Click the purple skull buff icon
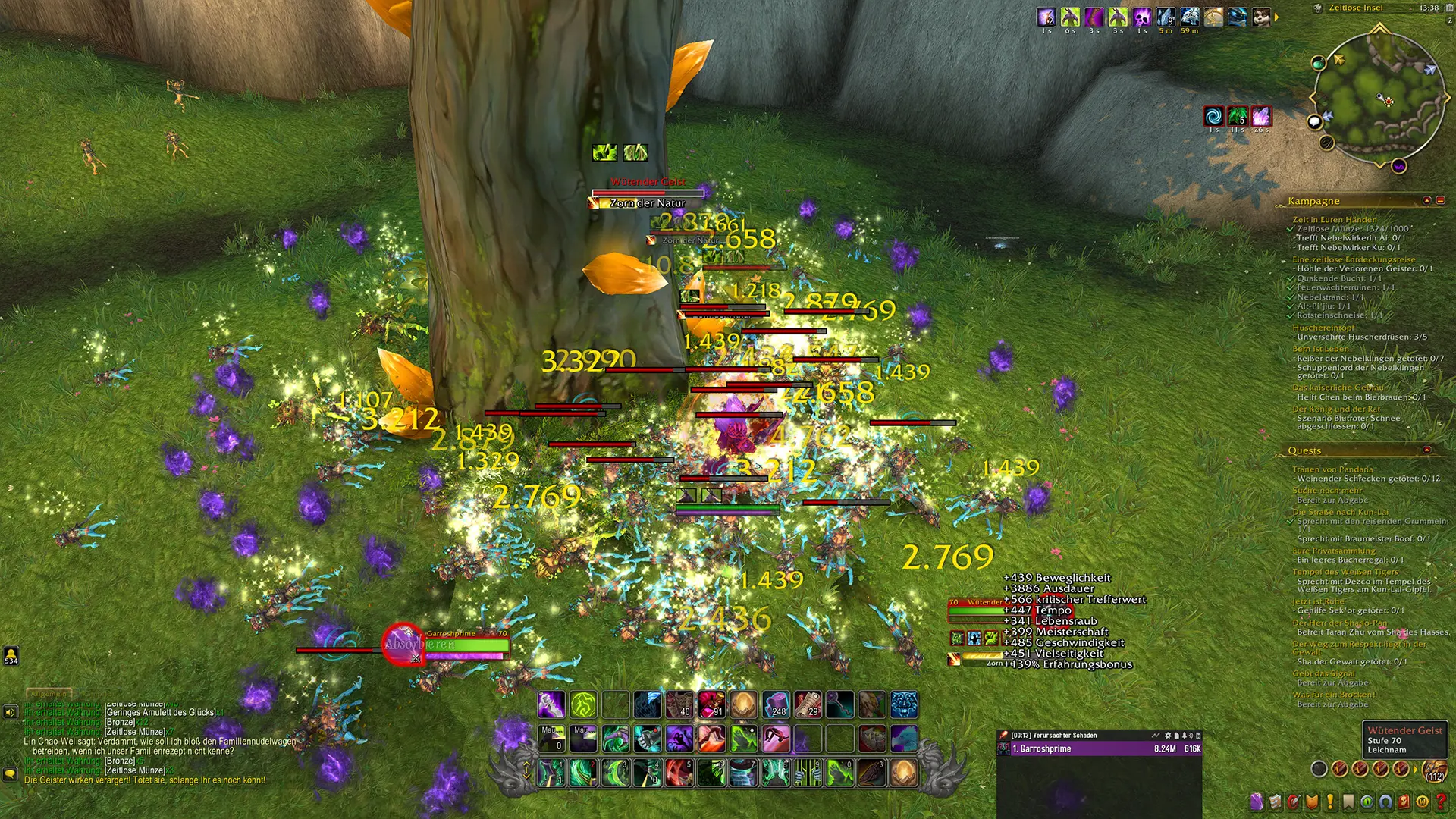Viewport: 1456px width, 819px height. click(x=1142, y=17)
